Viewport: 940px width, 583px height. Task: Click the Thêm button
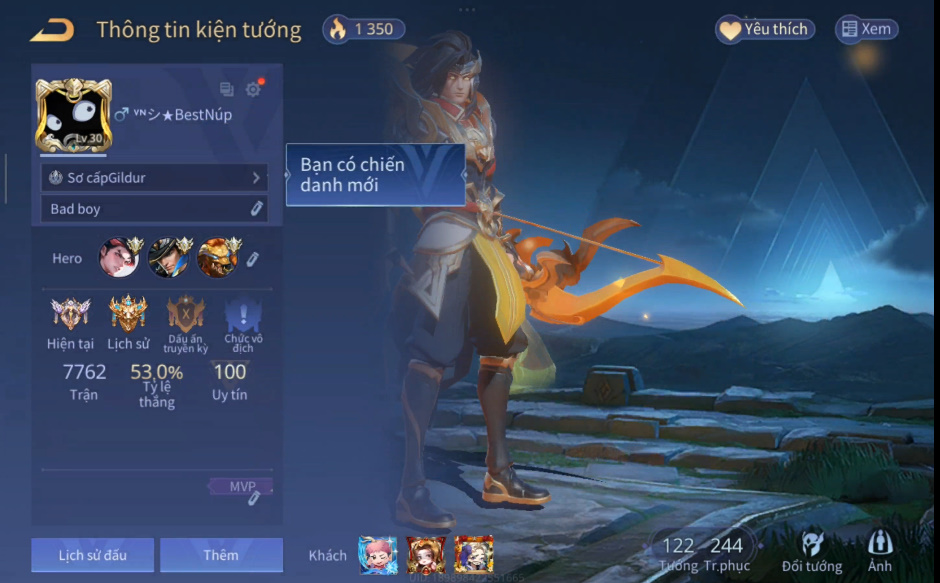pyautogui.click(x=221, y=555)
